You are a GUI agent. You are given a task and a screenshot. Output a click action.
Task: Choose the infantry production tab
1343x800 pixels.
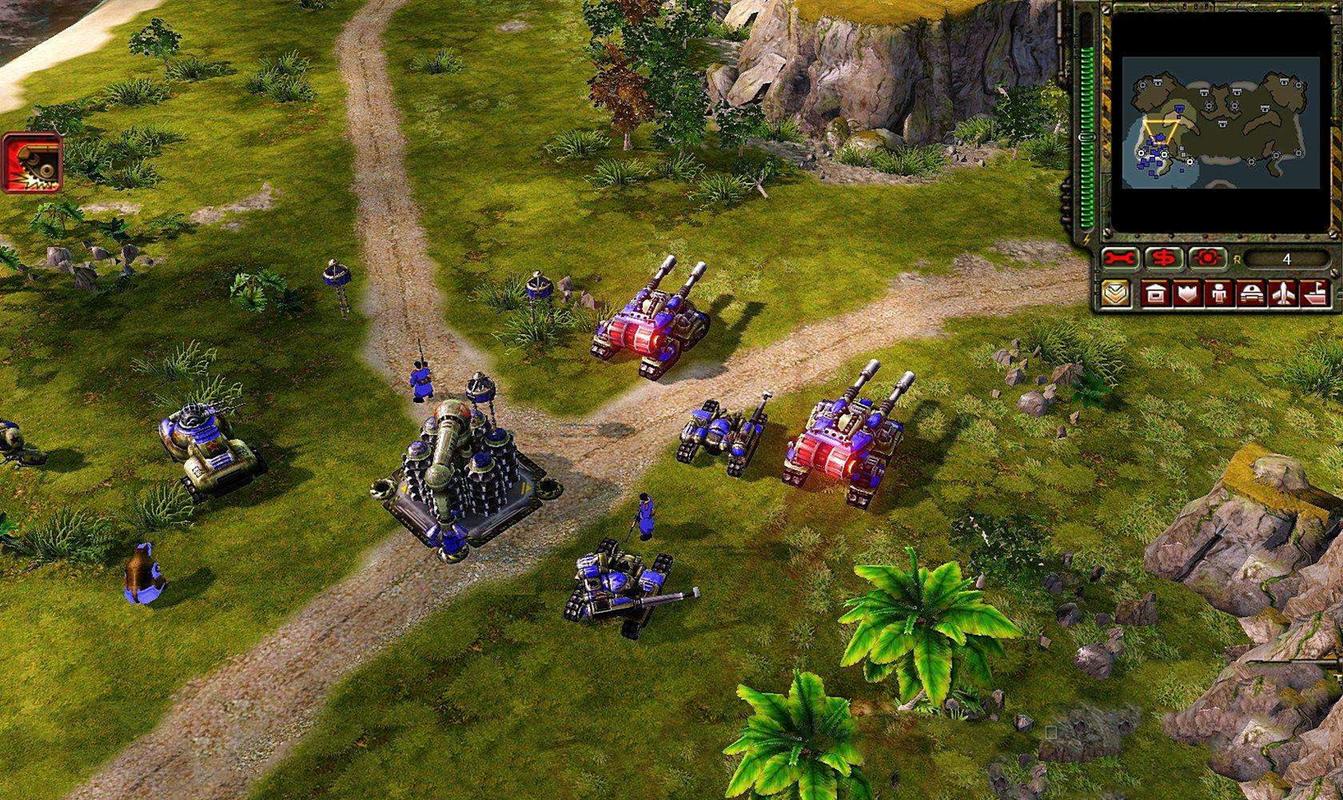[x=1219, y=294]
